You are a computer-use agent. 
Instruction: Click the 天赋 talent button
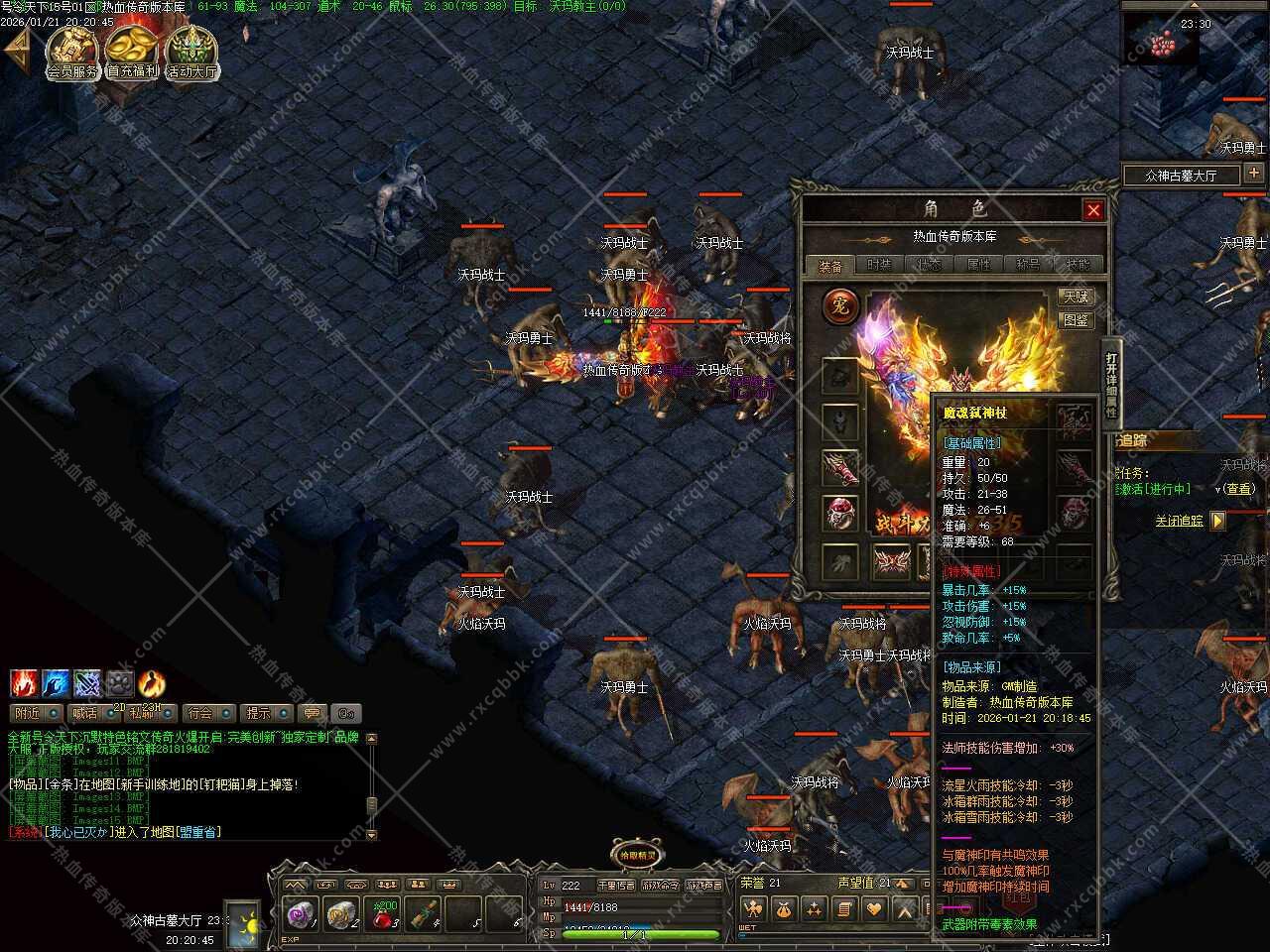[1076, 297]
